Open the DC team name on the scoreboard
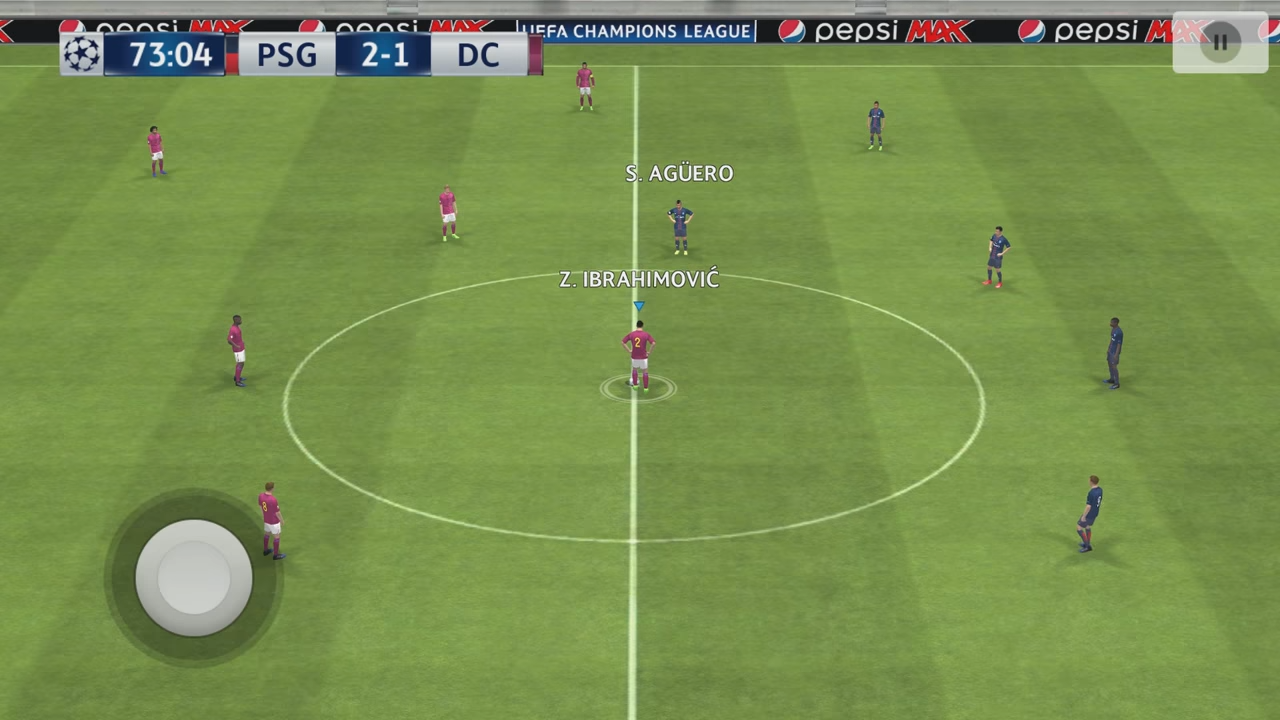 (479, 55)
